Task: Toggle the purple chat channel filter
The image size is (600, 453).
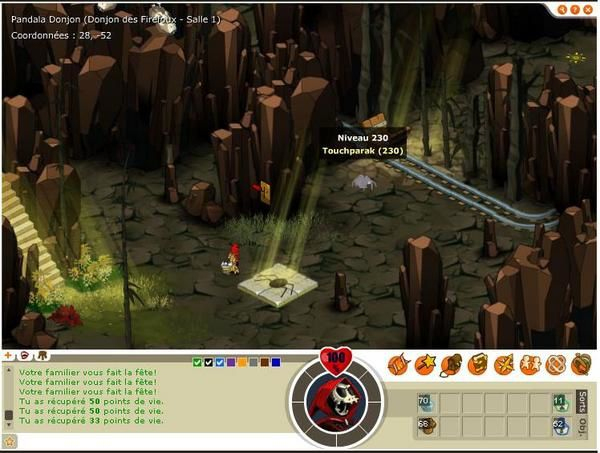Action: pyautogui.click(x=231, y=362)
